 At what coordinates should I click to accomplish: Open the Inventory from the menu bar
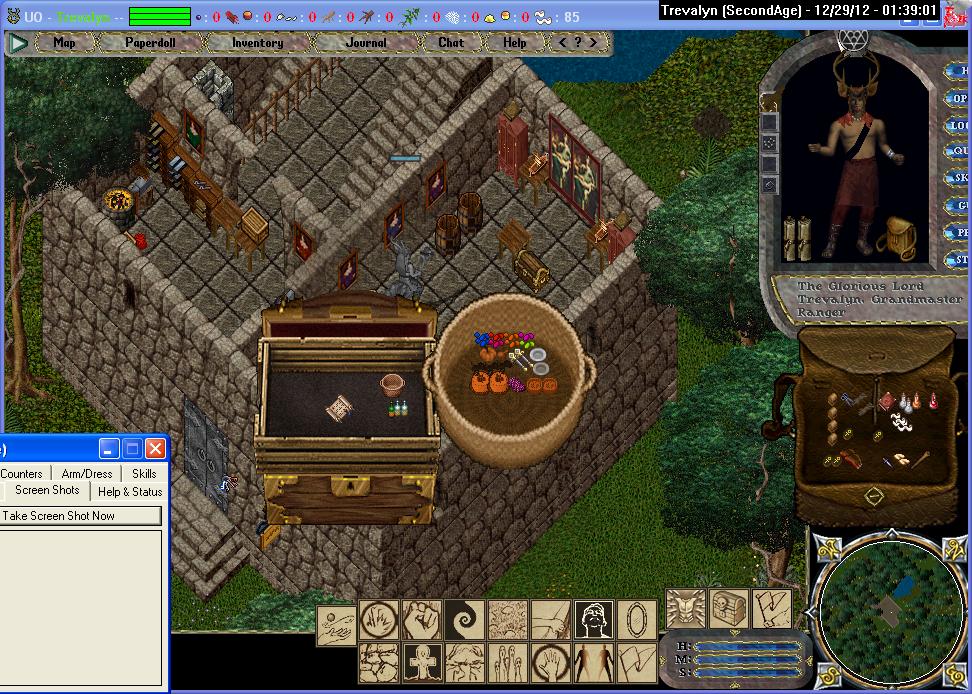click(x=257, y=43)
